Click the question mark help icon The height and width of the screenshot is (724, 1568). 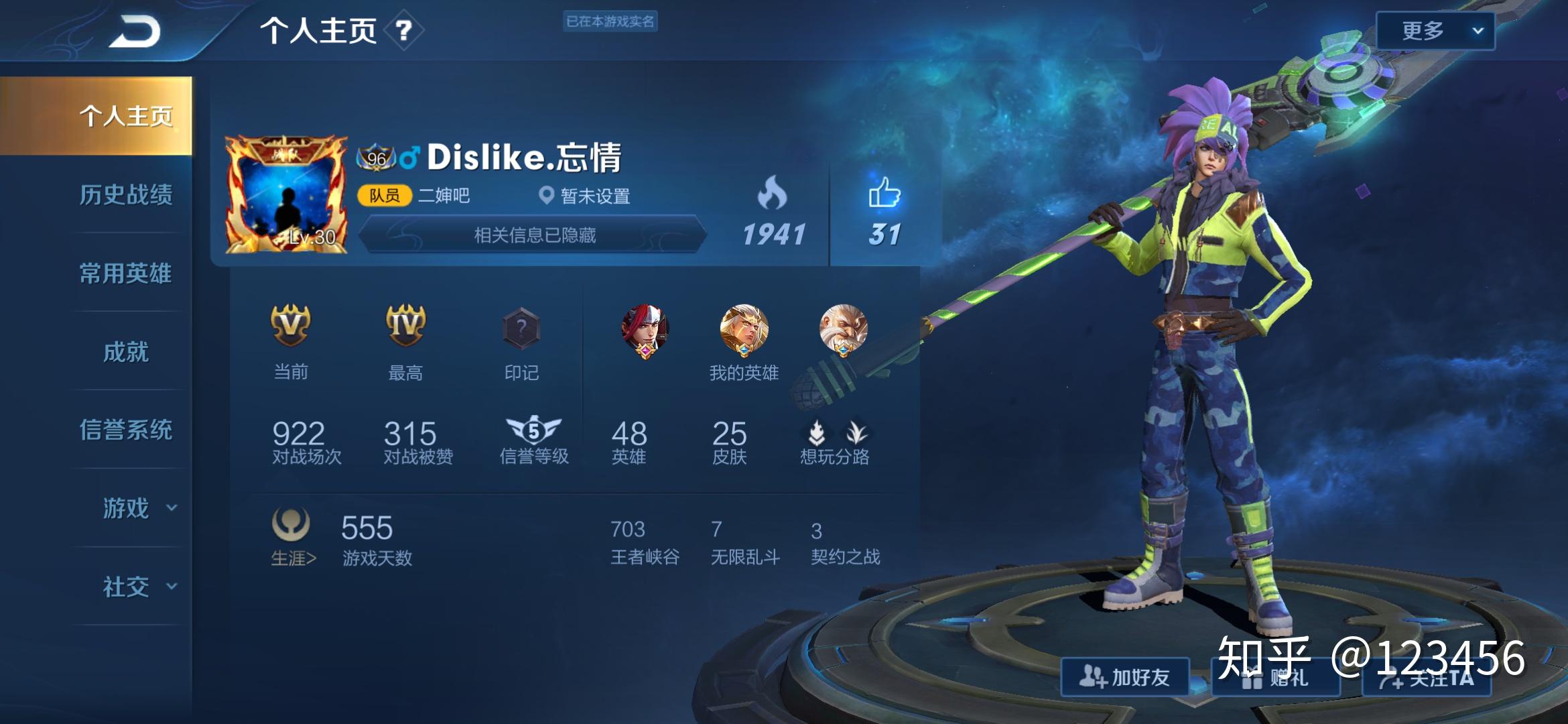[403, 30]
